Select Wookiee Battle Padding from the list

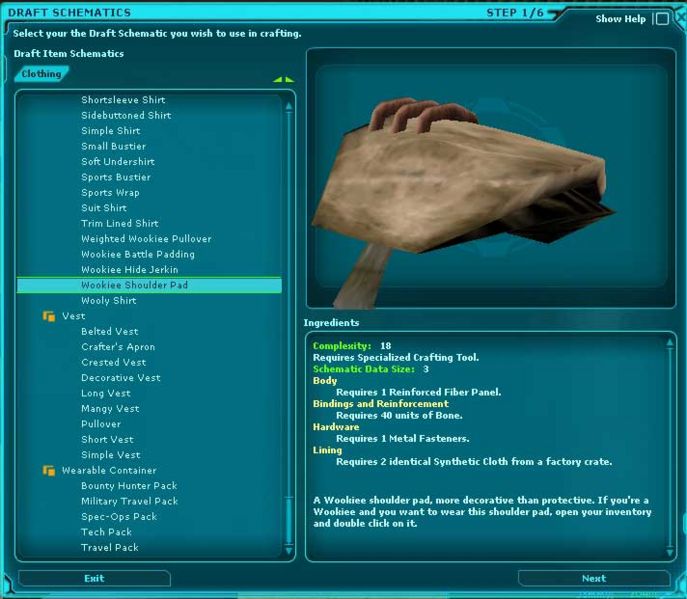(x=138, y=254)
